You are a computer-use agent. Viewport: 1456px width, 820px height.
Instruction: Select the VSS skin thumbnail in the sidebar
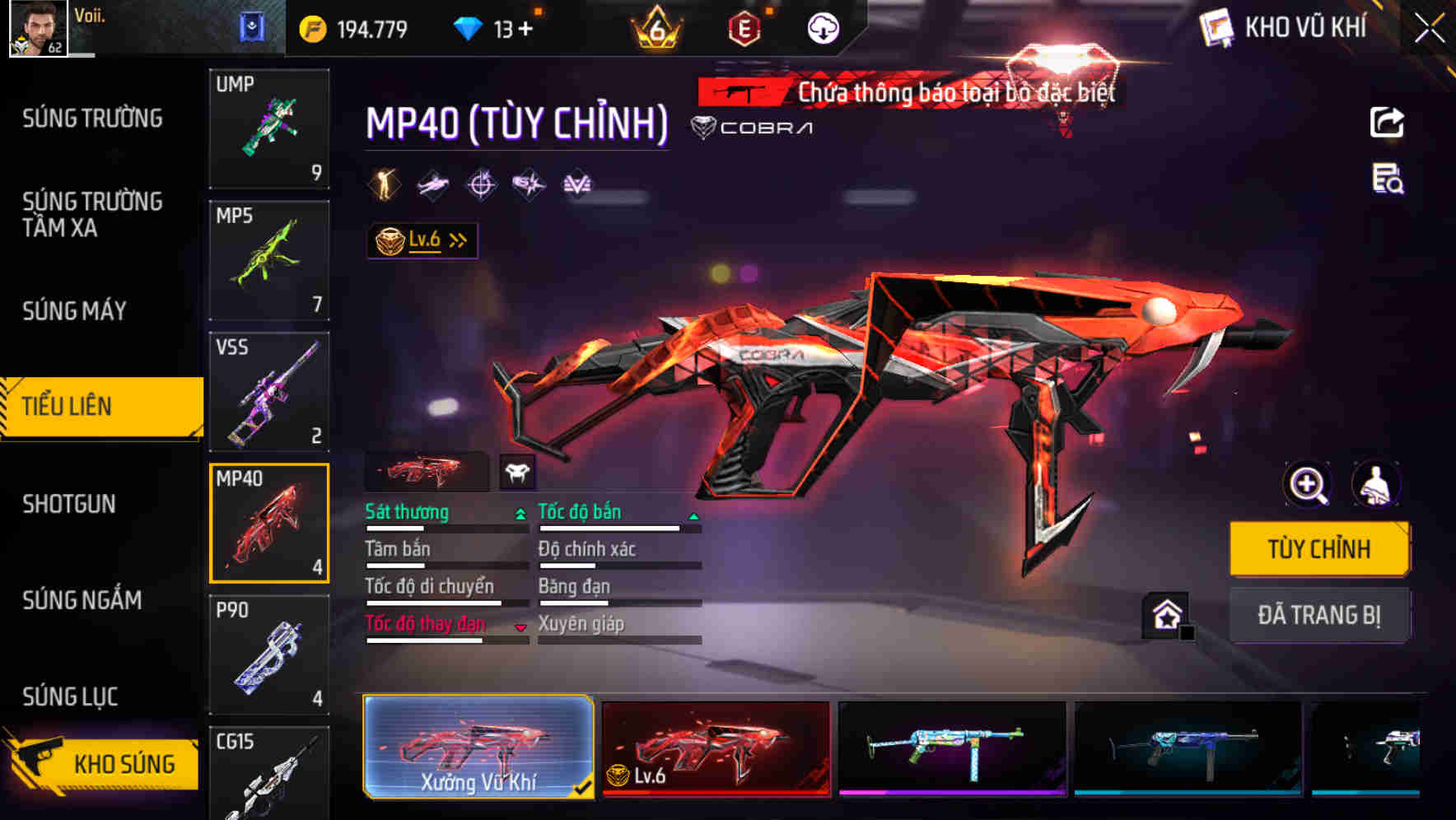(269, 392)
